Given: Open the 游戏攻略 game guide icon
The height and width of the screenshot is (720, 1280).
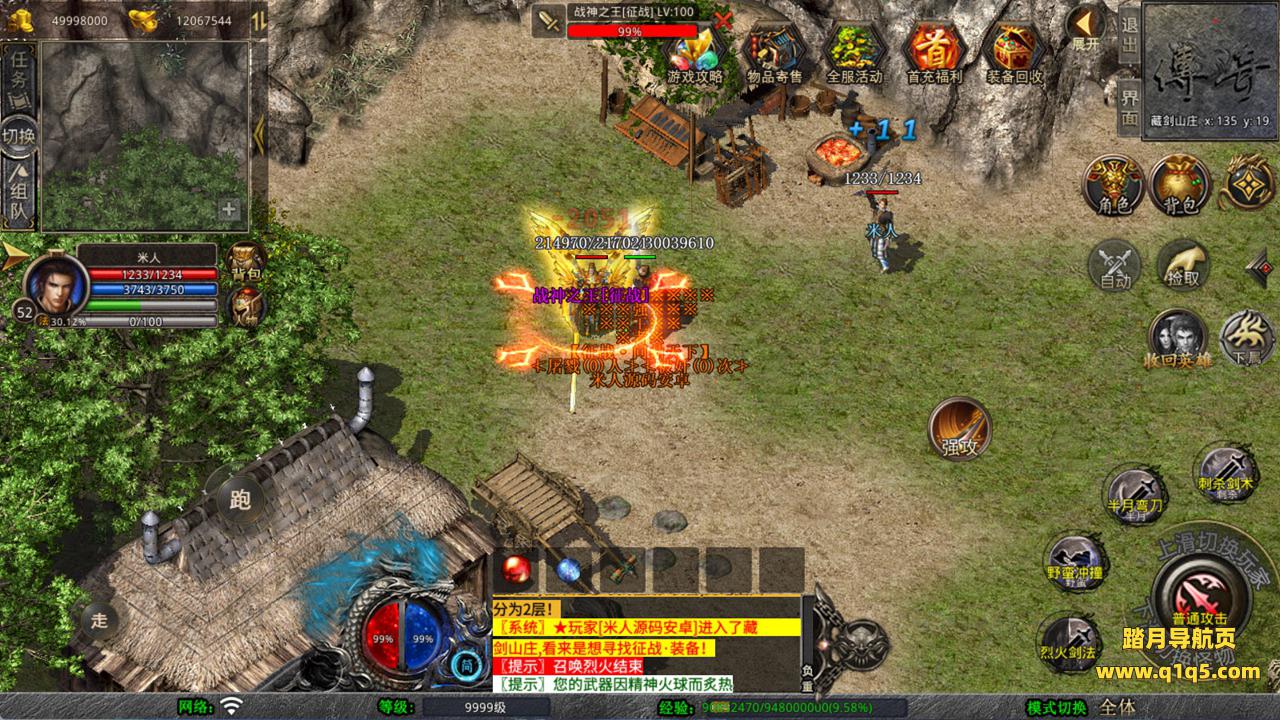Looking at the screenshot, I should (x=695, y=52).
